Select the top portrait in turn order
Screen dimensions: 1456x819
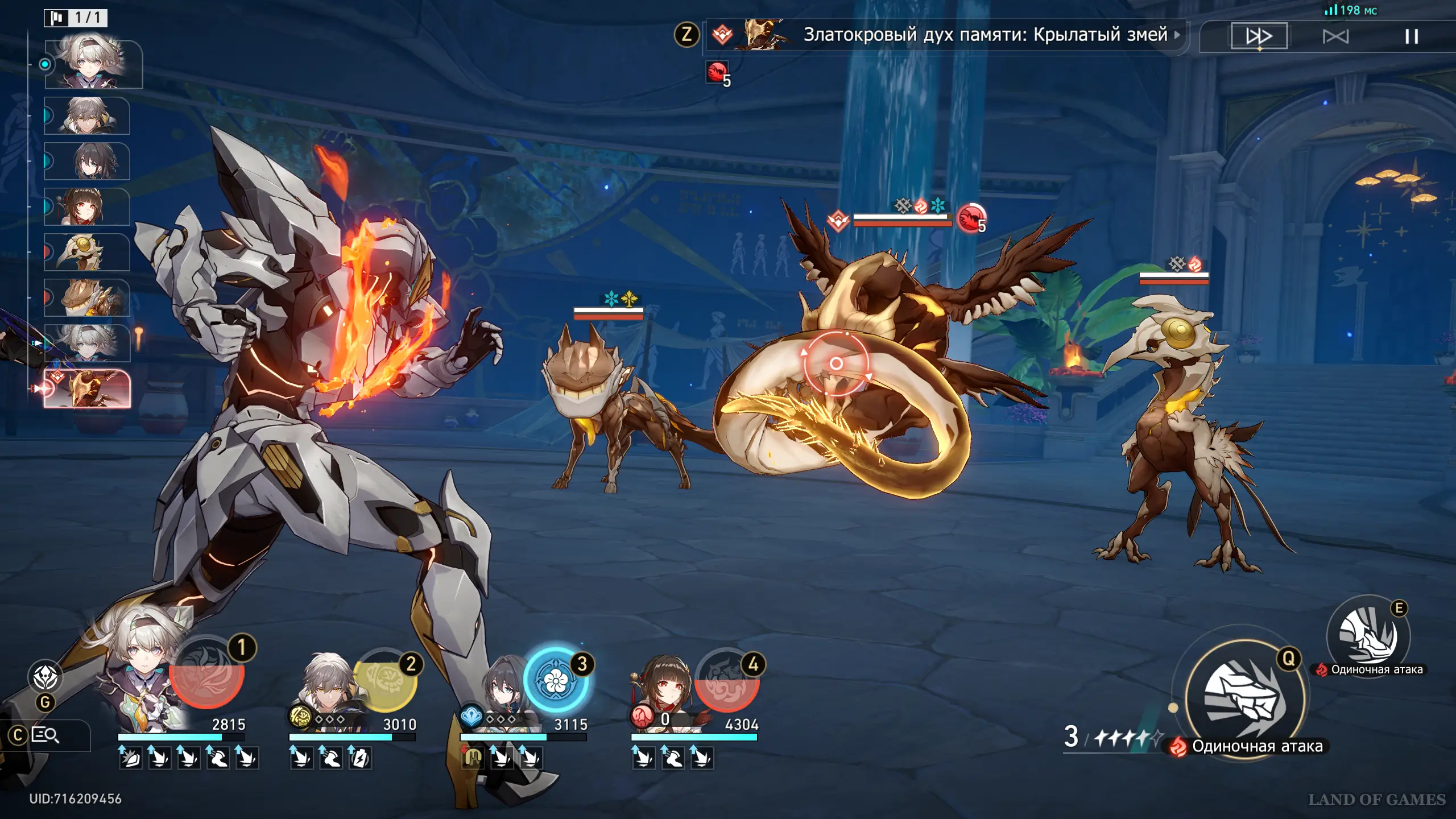tap(93, 64)
